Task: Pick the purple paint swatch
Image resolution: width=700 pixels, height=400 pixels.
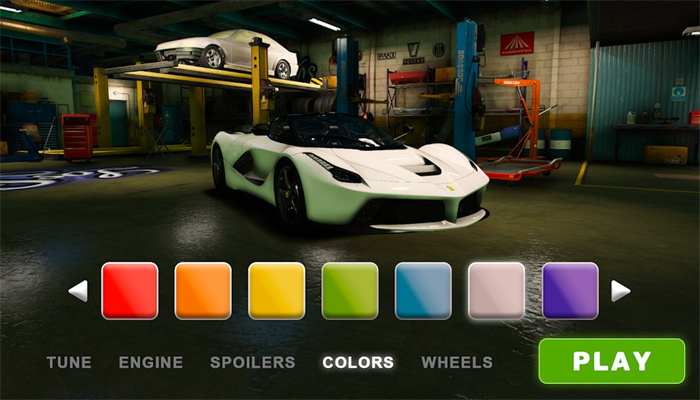Action: [x=570, y=291]
